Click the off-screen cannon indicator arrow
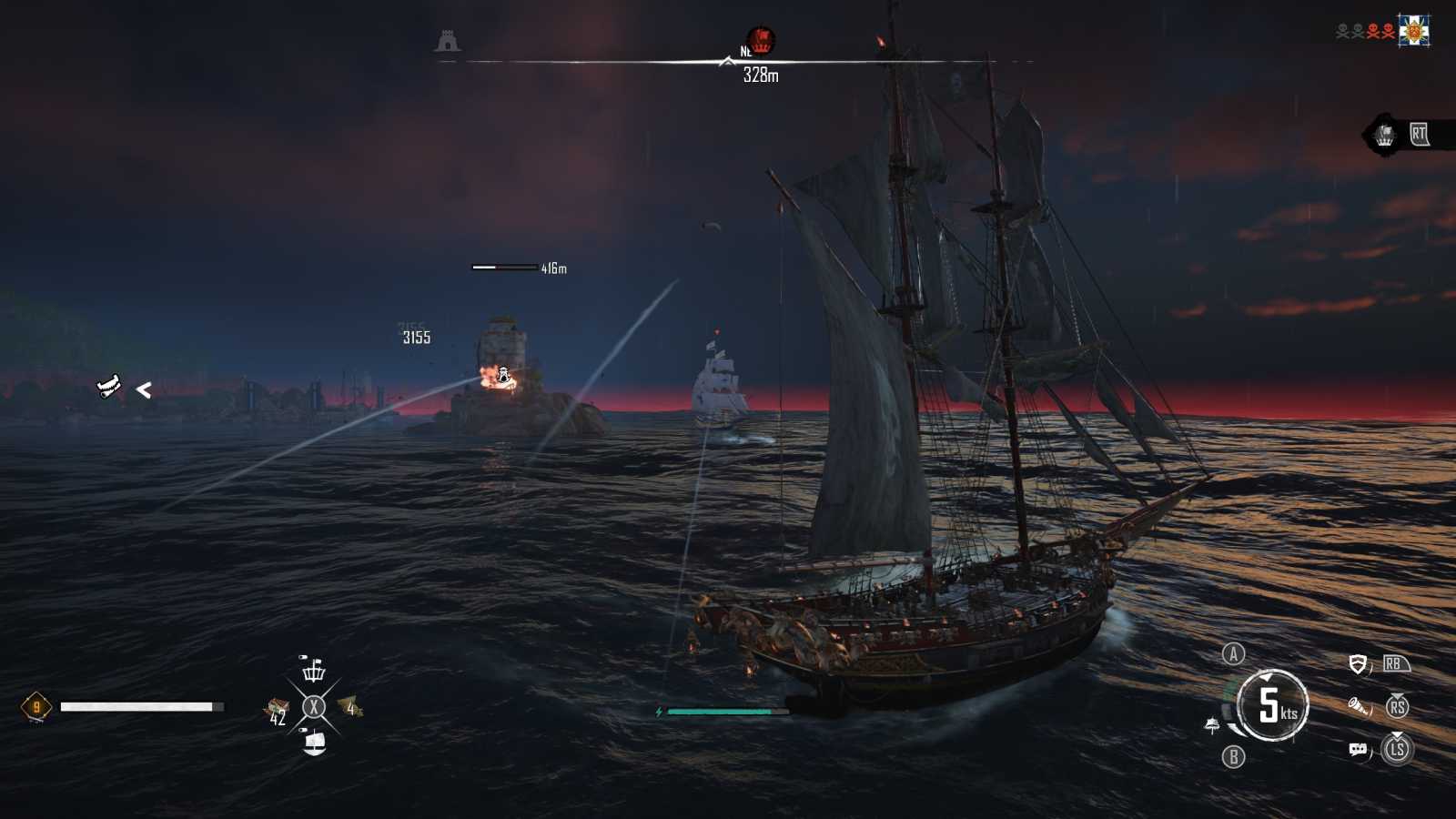 point(143,390)
